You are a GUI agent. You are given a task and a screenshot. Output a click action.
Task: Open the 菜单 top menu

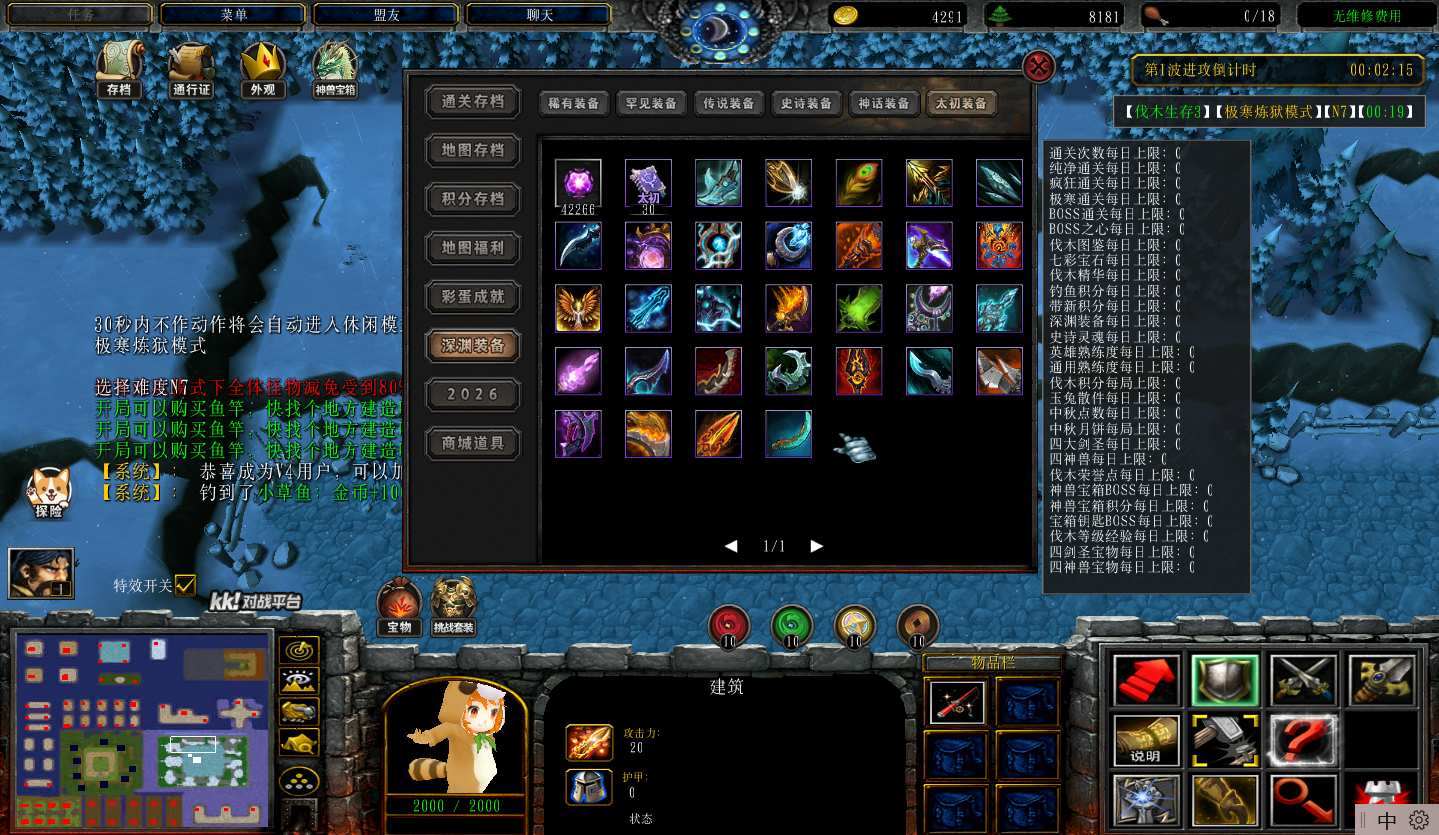click(233, 15)
